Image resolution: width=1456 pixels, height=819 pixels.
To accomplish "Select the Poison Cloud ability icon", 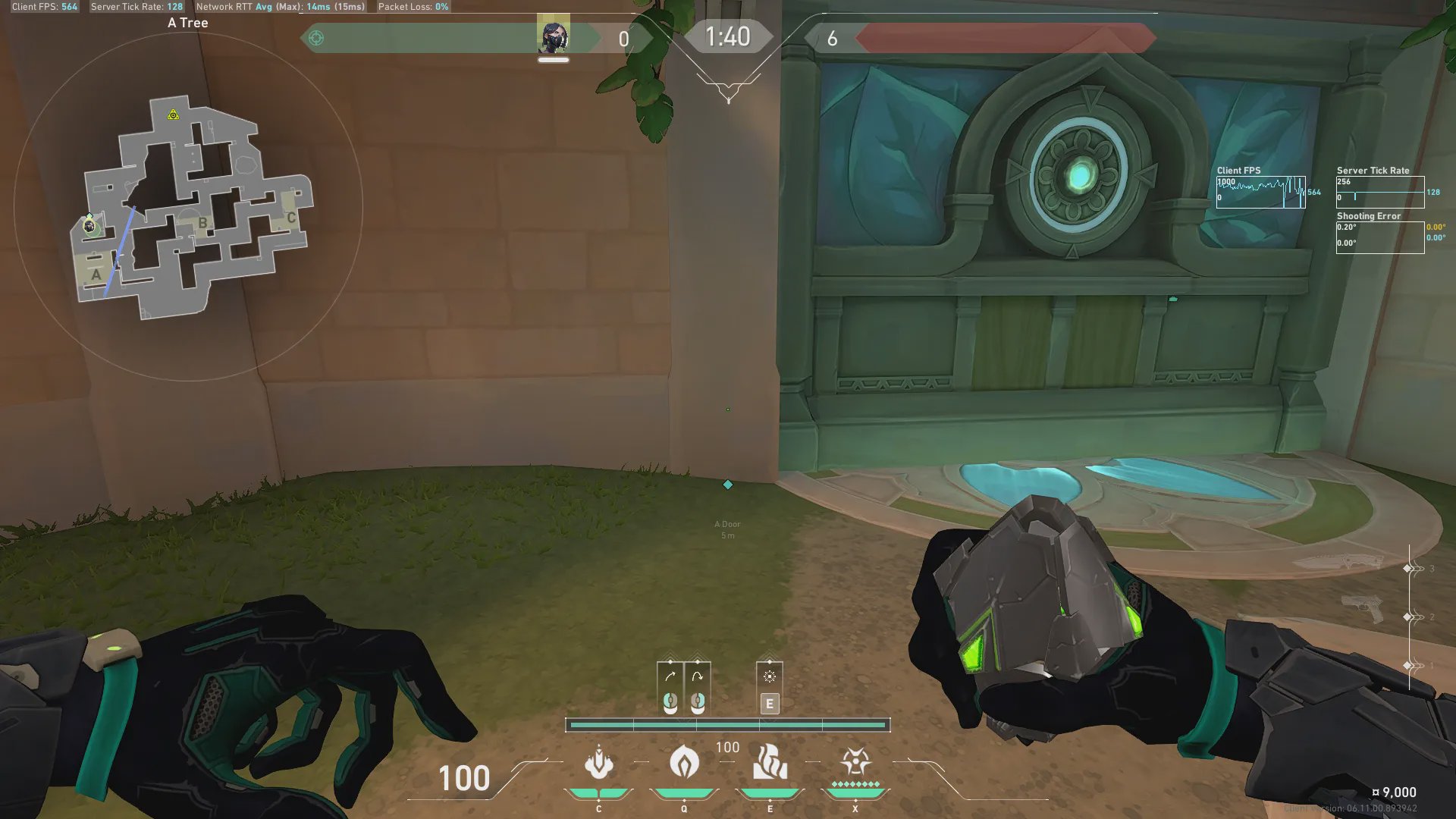I will pyautogui.click(x=684, y=763).
